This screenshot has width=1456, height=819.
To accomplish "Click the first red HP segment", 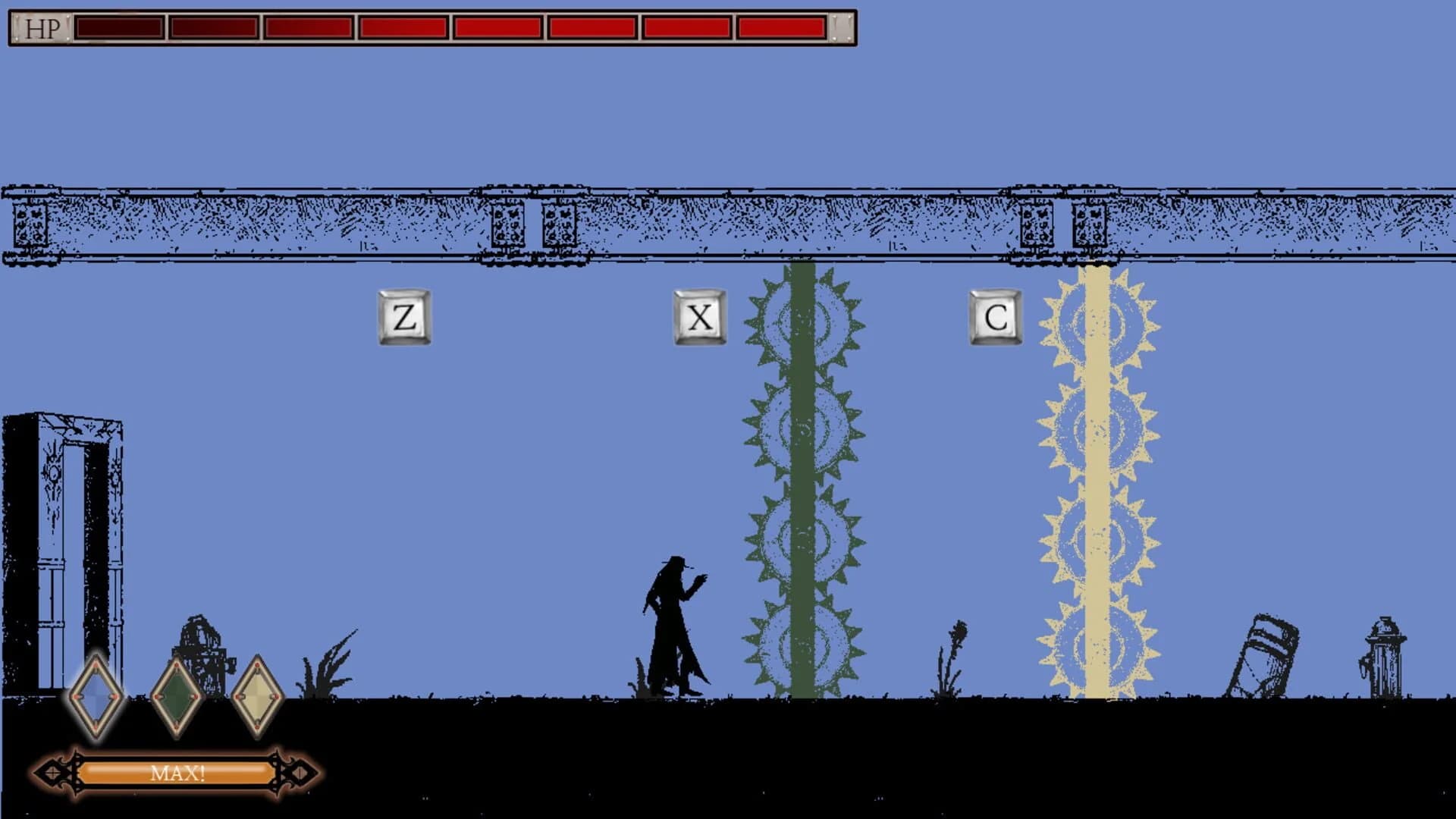I will coord(118,29).
